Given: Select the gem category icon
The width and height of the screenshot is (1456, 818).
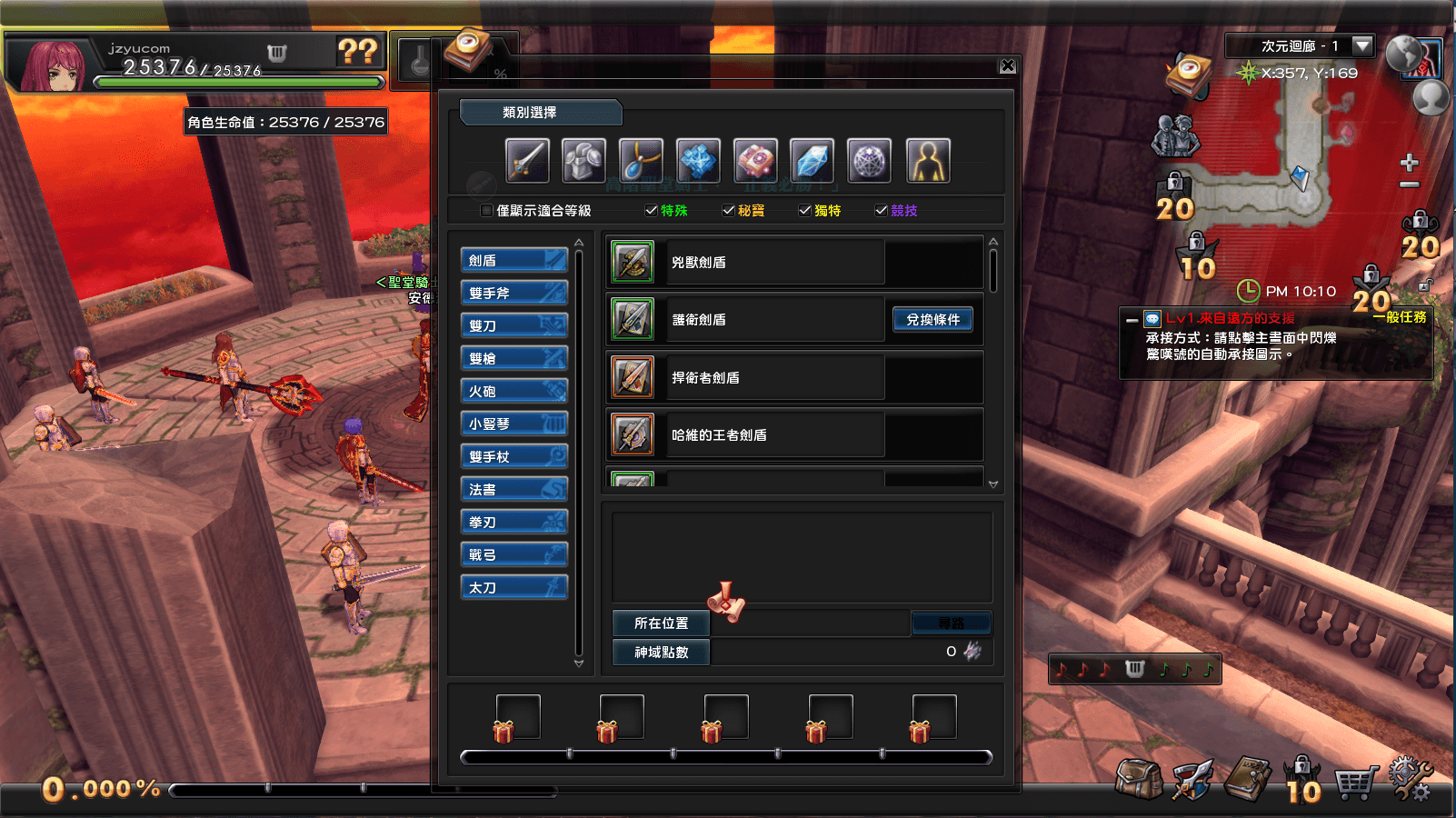Looking at the screenshot, I should pos(812,160).
